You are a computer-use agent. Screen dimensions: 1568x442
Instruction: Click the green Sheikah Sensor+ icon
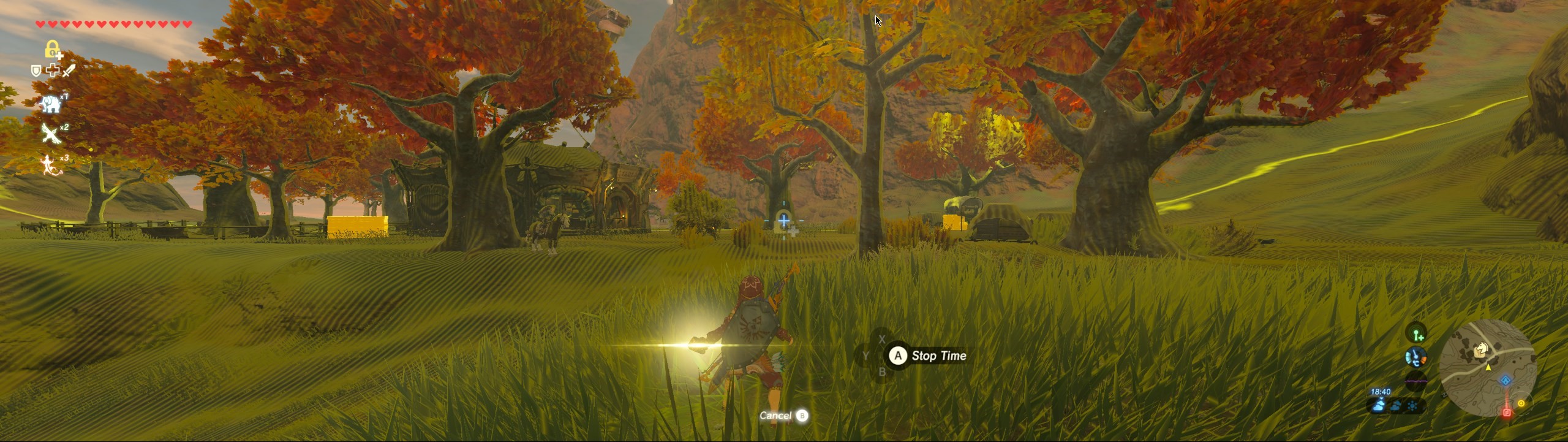click(1417, 334)
